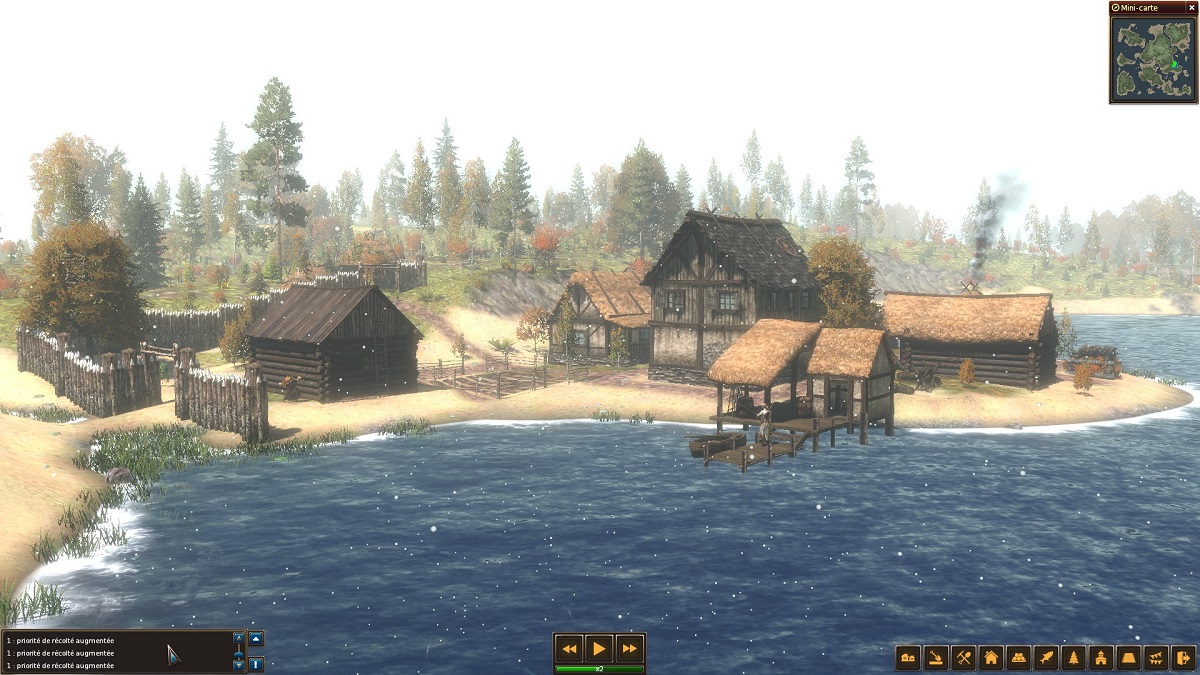Open the single house housing menu
This screenshot has height=675, width=1200.
point(991,658)
